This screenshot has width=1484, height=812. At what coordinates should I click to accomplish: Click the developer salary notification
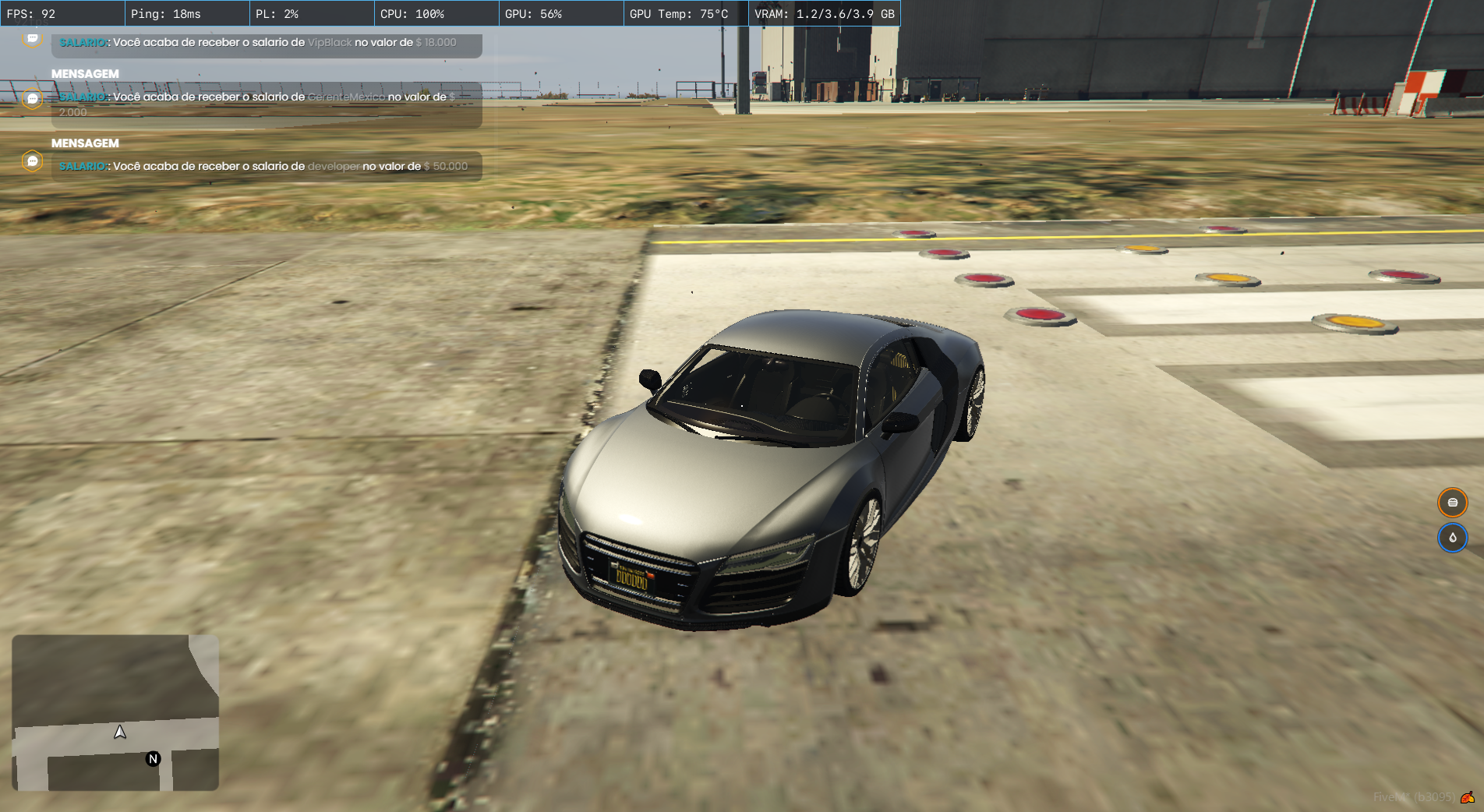click(x=267, y=166)
